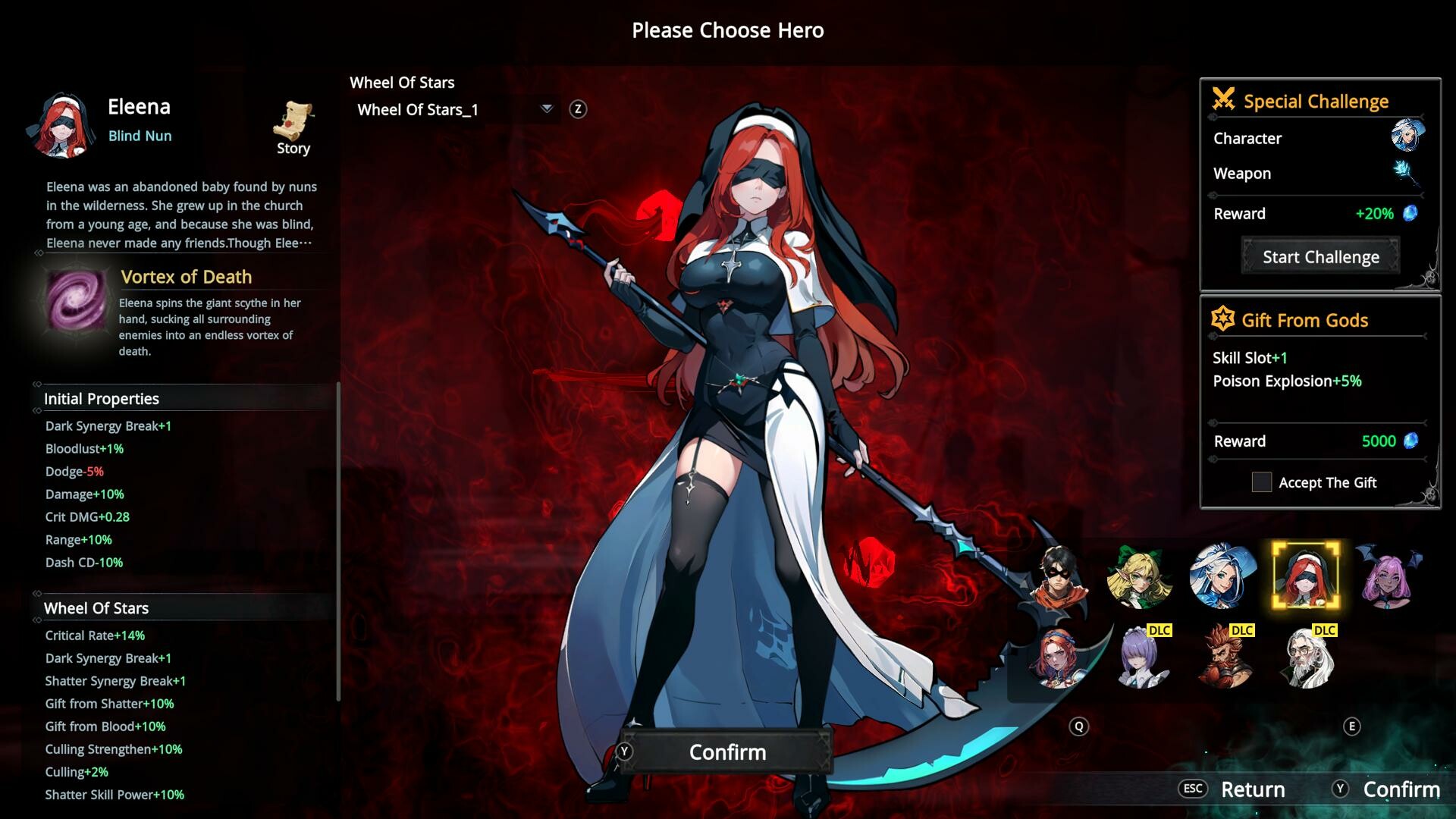Open the Wheel Of Stars_1 dropdown
Image resolution: width=1456 pixels, height=819 pixels.
545,108
